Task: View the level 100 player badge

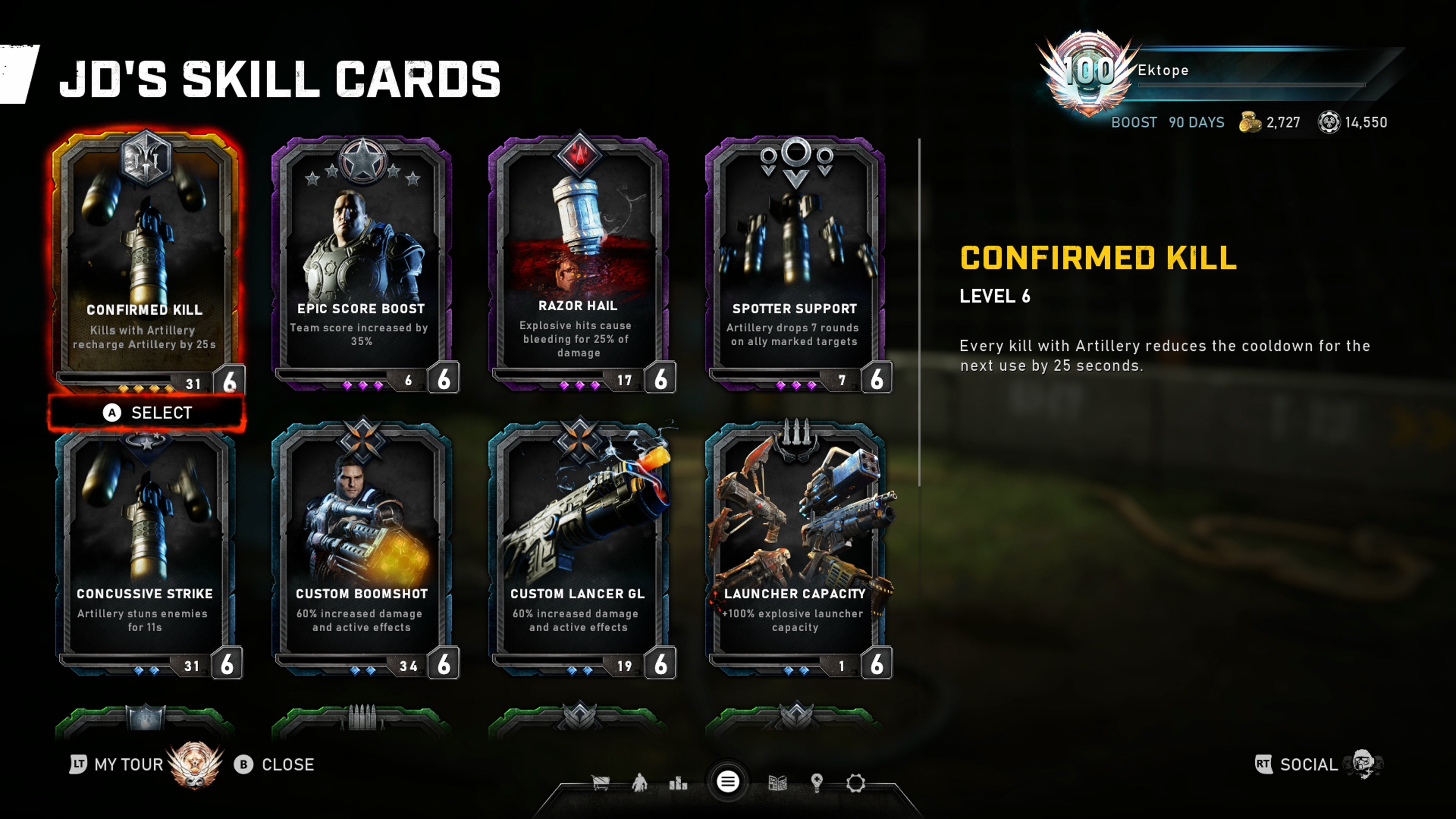Action: [x=1088, y=72]
